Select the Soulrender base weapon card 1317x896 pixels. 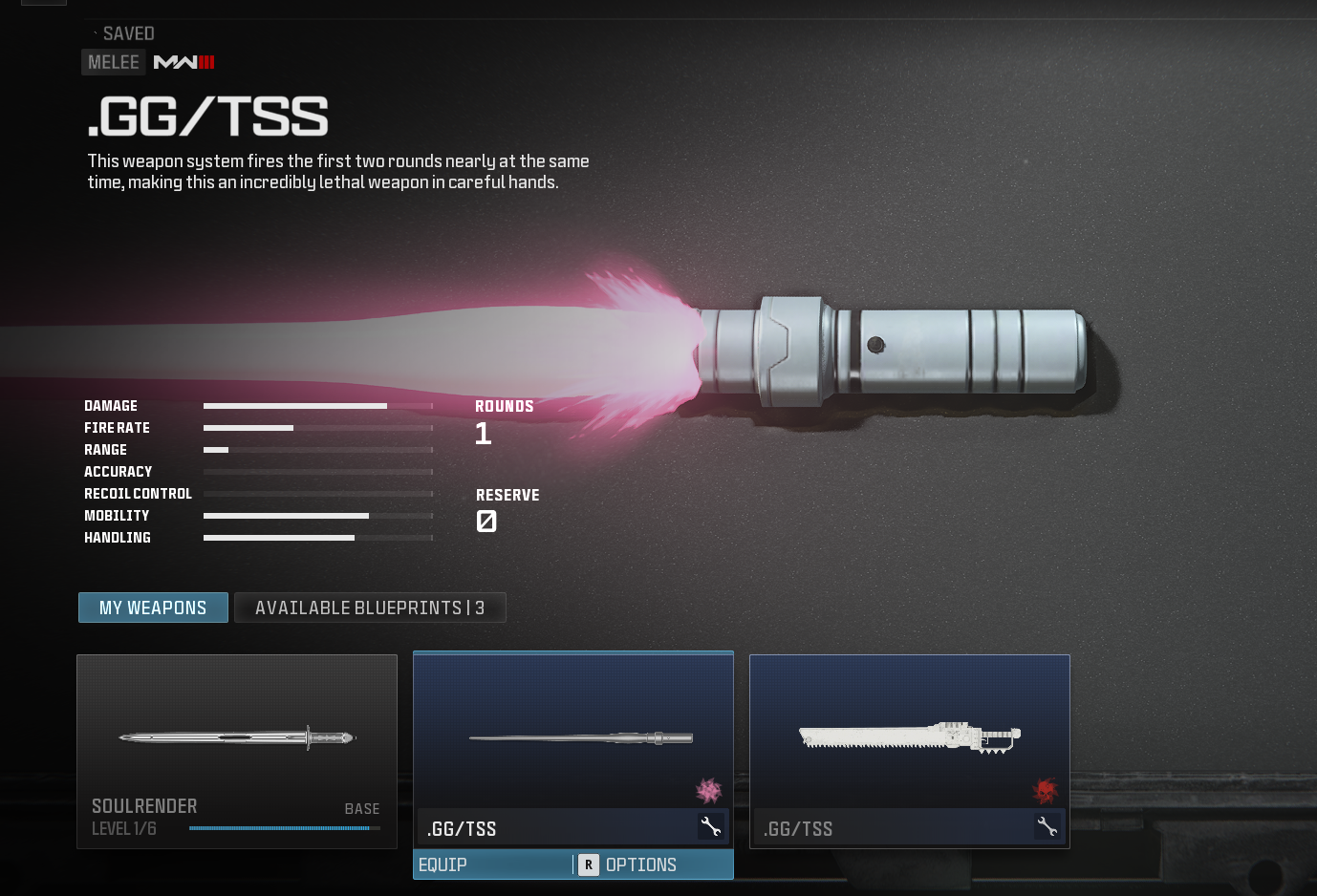237,751
